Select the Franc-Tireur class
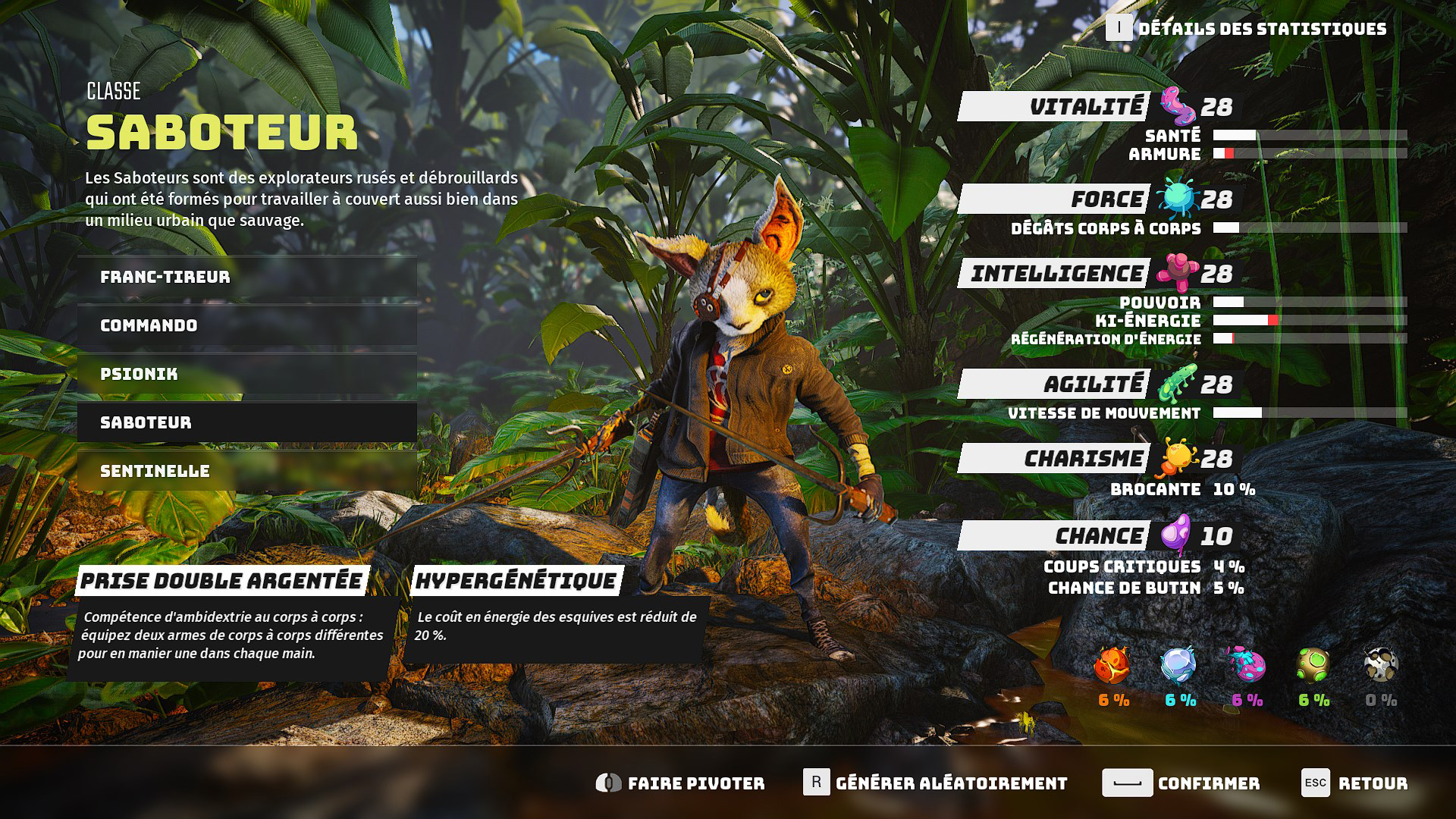Viewport: 1456px width, 819px height. pos(245,276)
